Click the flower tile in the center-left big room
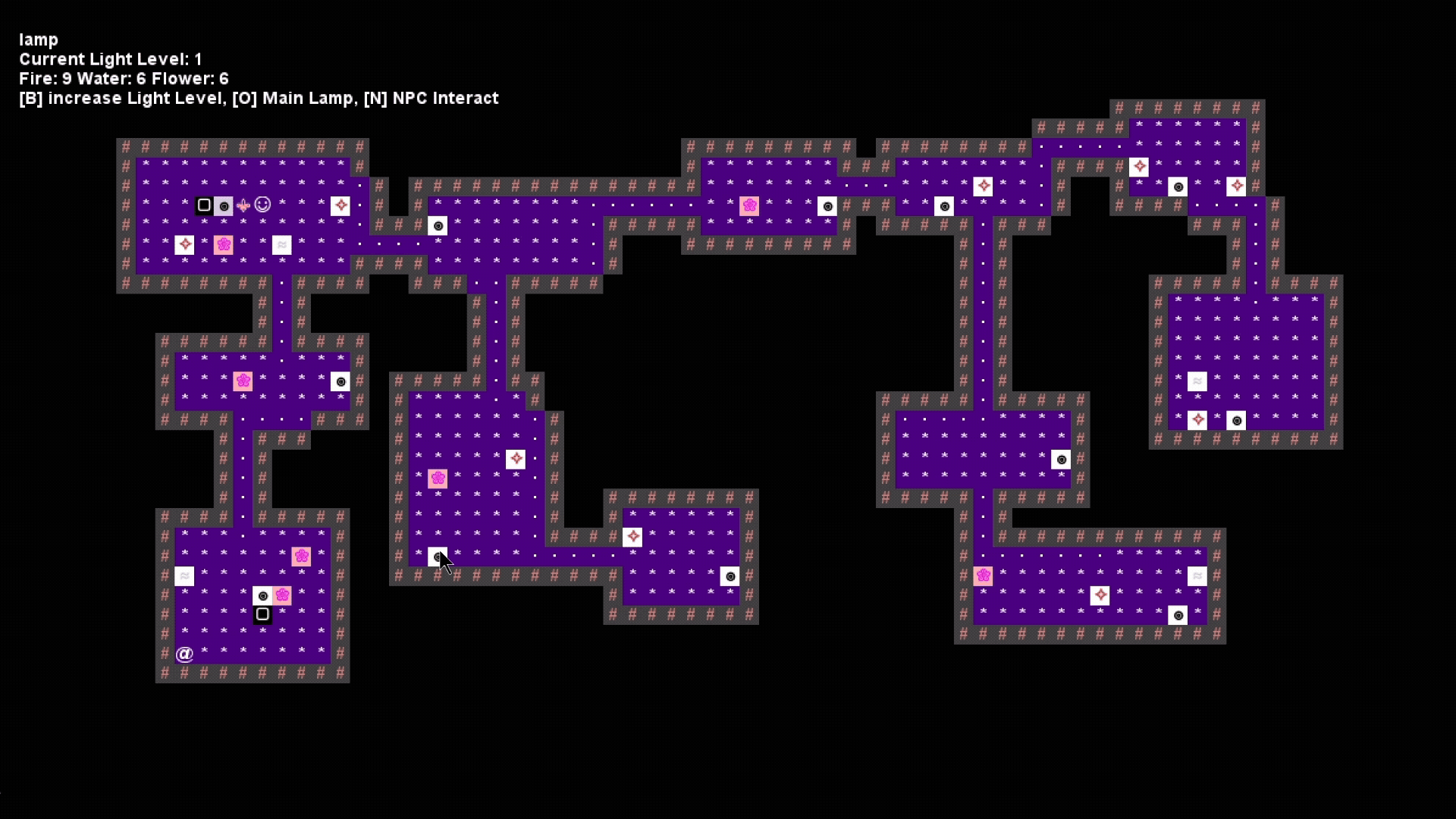 click(x=438, y=479)
